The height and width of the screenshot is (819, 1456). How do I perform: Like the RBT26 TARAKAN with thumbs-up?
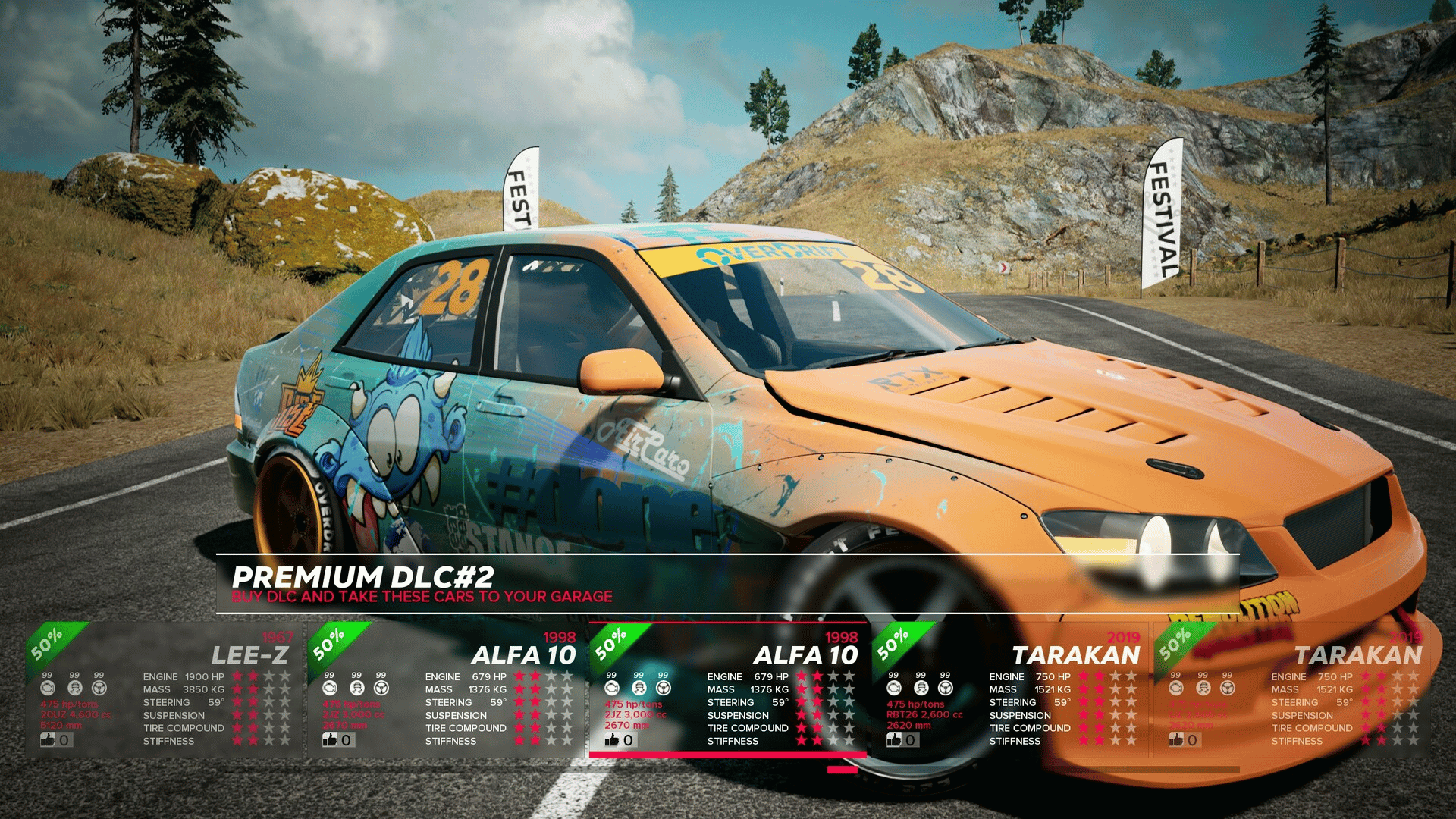[894, 739]
